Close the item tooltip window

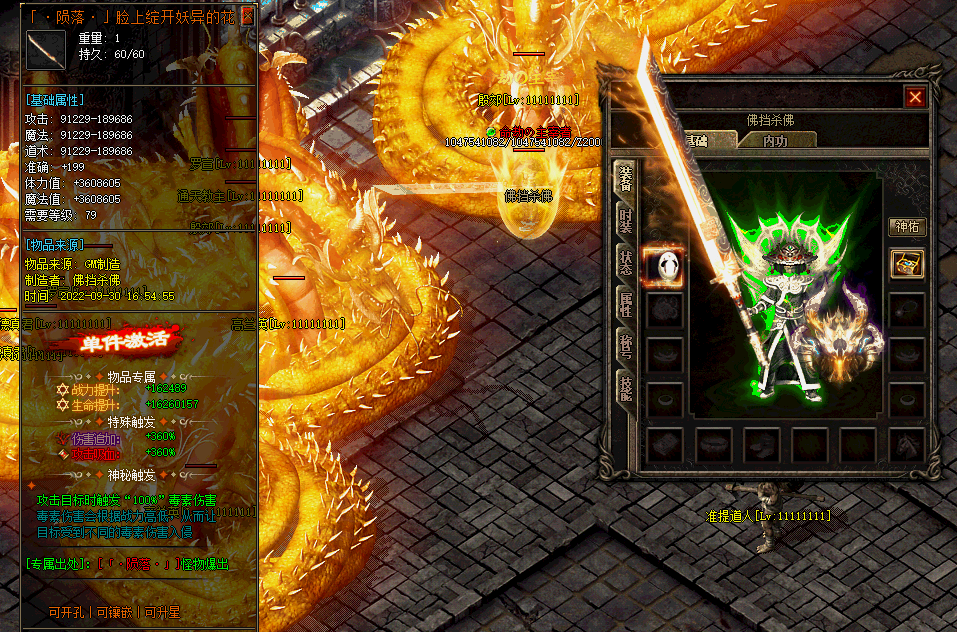point(249,16)
